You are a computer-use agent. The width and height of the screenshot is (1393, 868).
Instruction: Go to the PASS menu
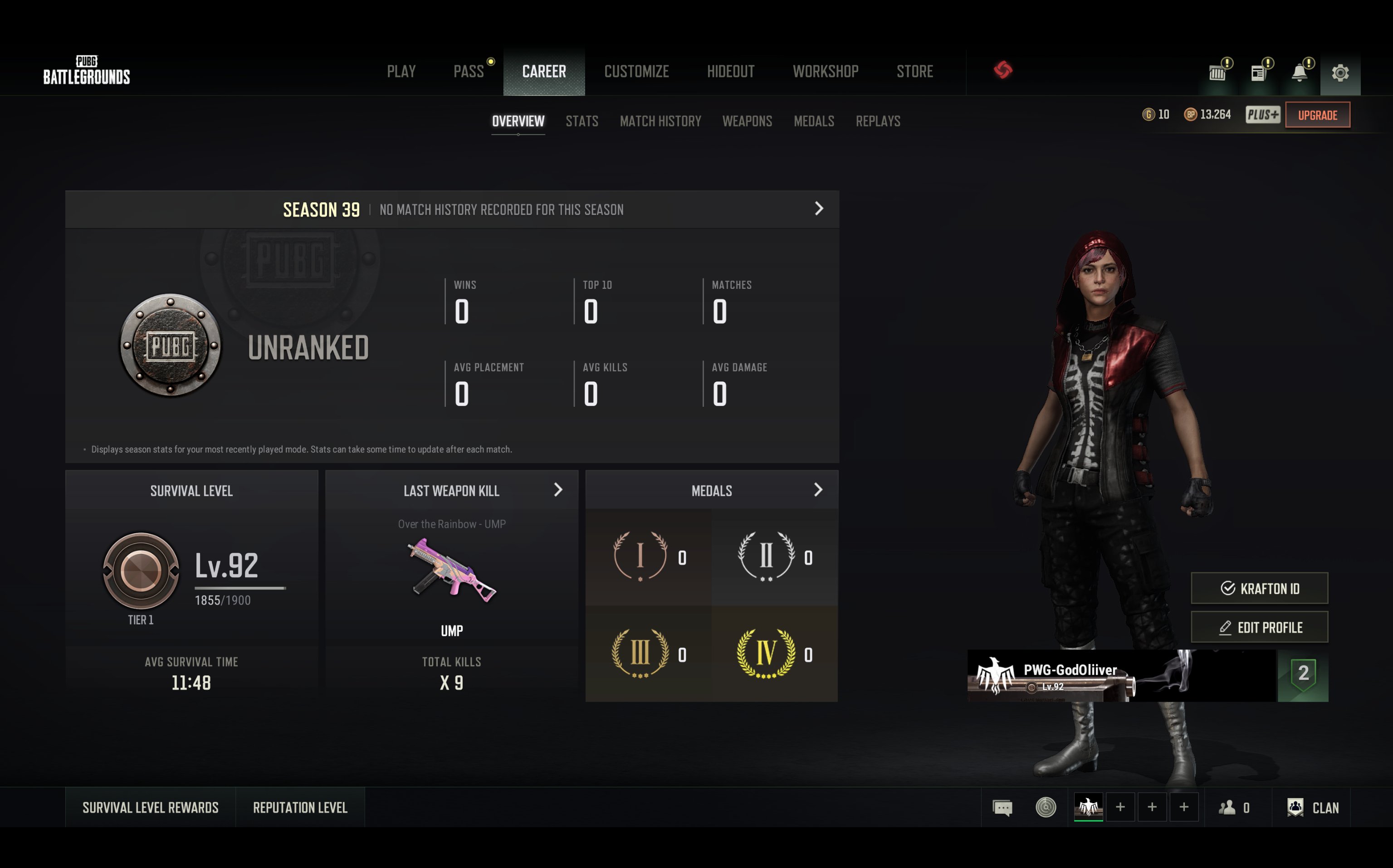pos(469,72)
